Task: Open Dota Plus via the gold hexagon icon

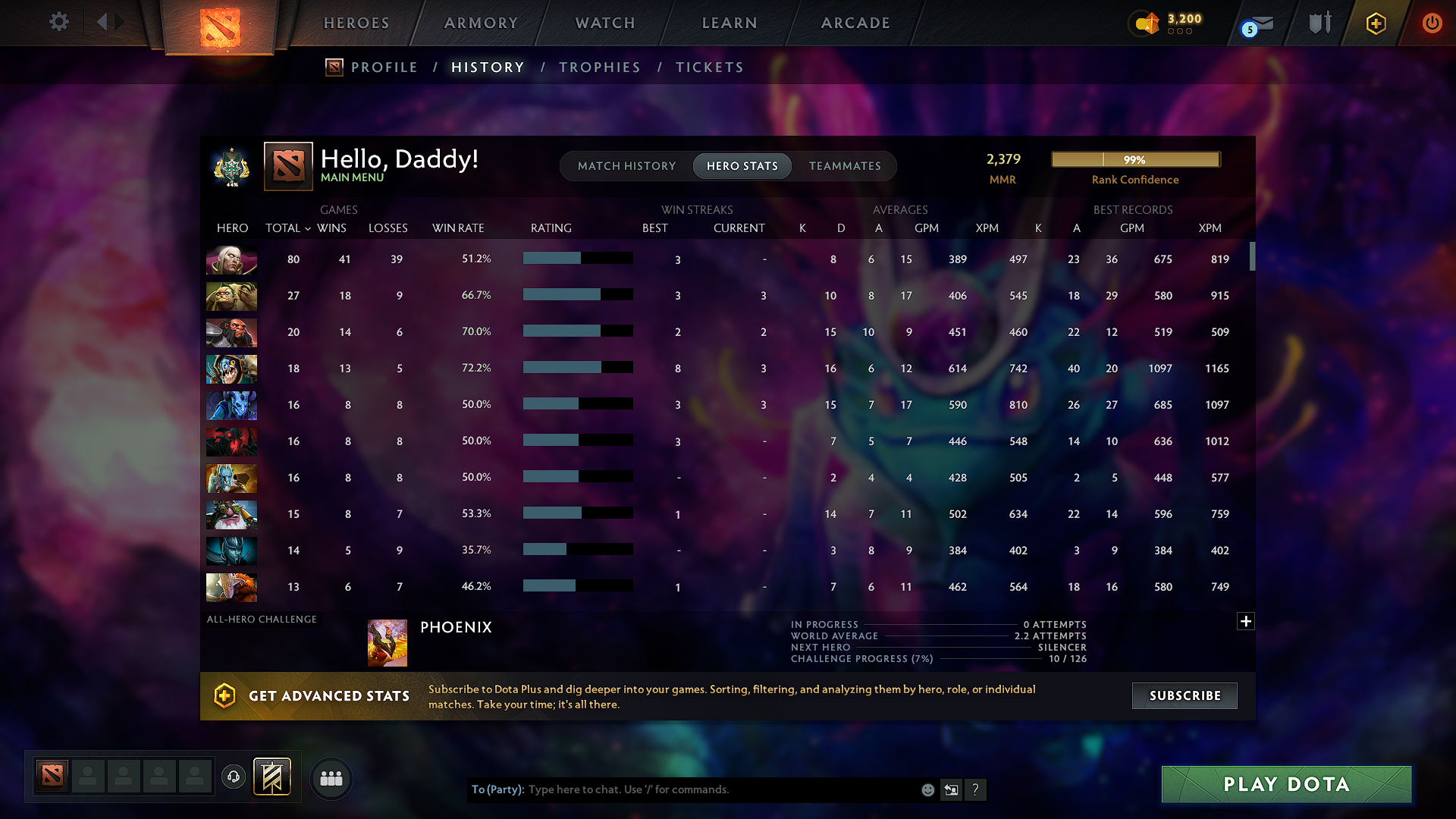Action: point(1375,24)
